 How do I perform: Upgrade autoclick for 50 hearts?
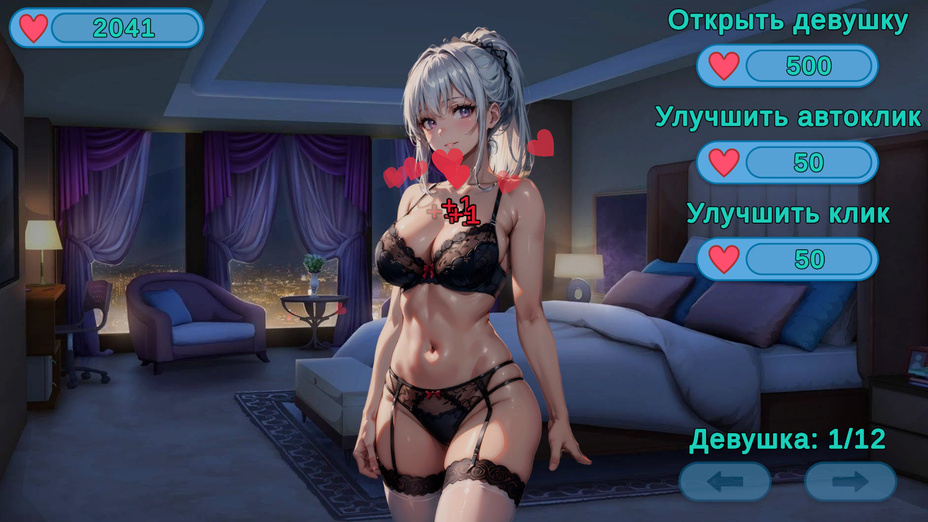coord(787,162)
